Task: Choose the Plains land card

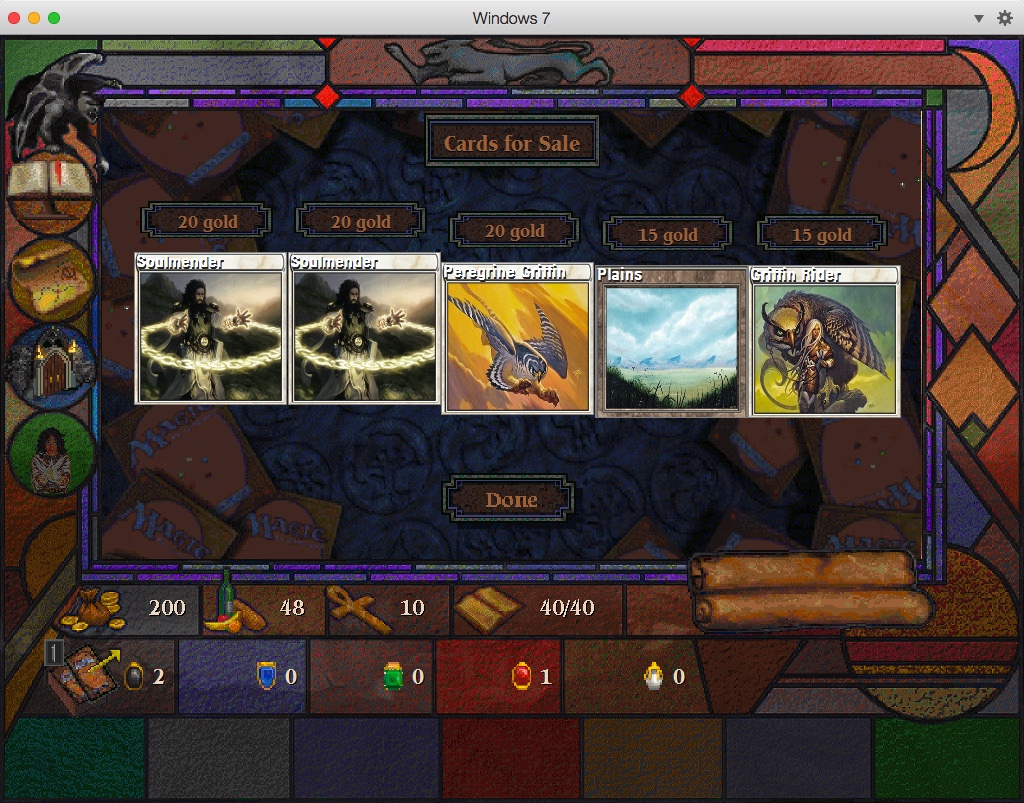Action: pos(671,341)
